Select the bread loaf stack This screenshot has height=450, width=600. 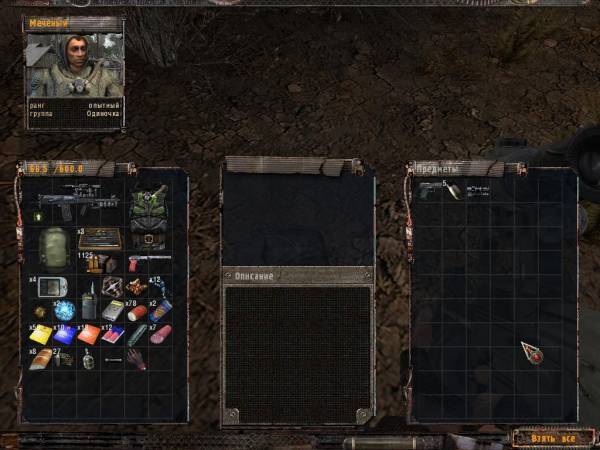[x=41, y=358]
